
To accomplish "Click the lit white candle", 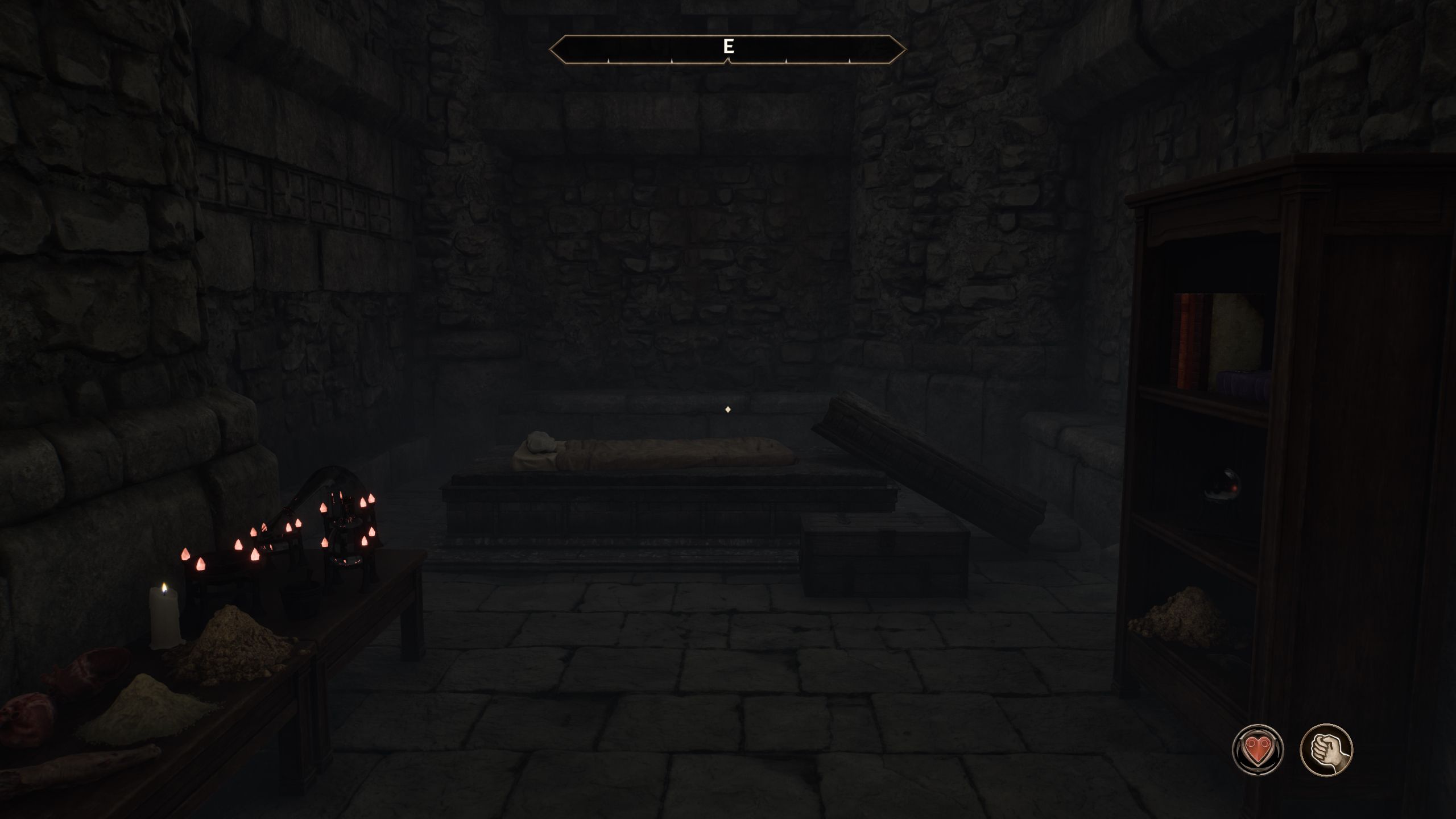I will [164, 611].
